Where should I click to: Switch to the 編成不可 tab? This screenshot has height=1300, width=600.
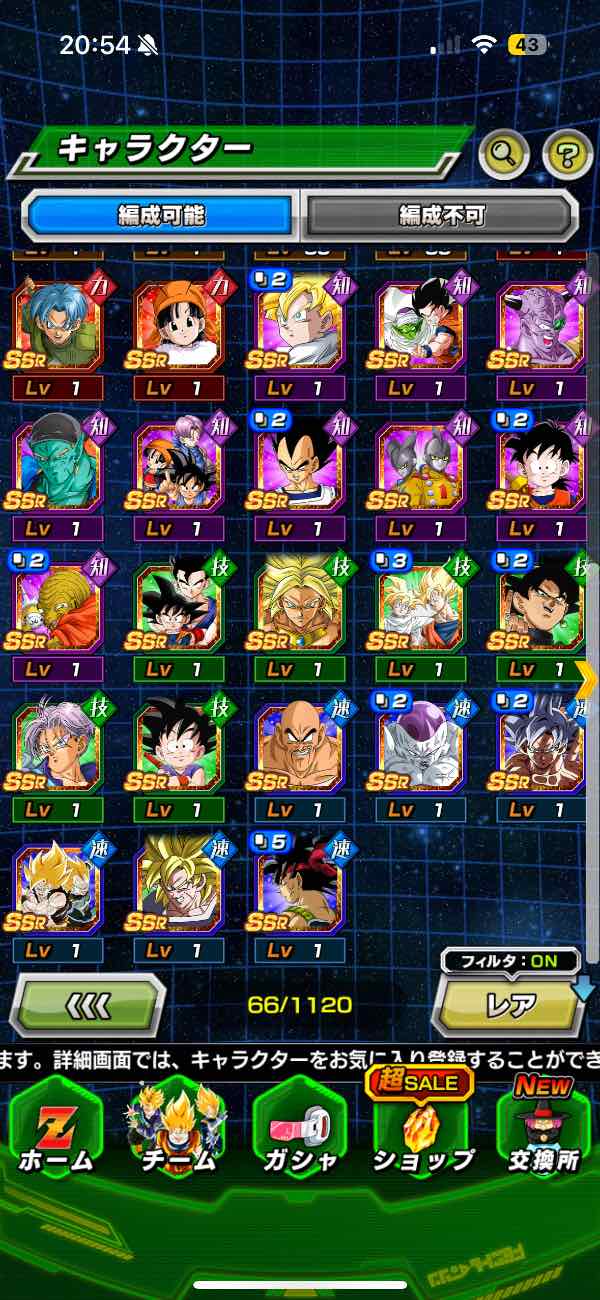(441, 215)
